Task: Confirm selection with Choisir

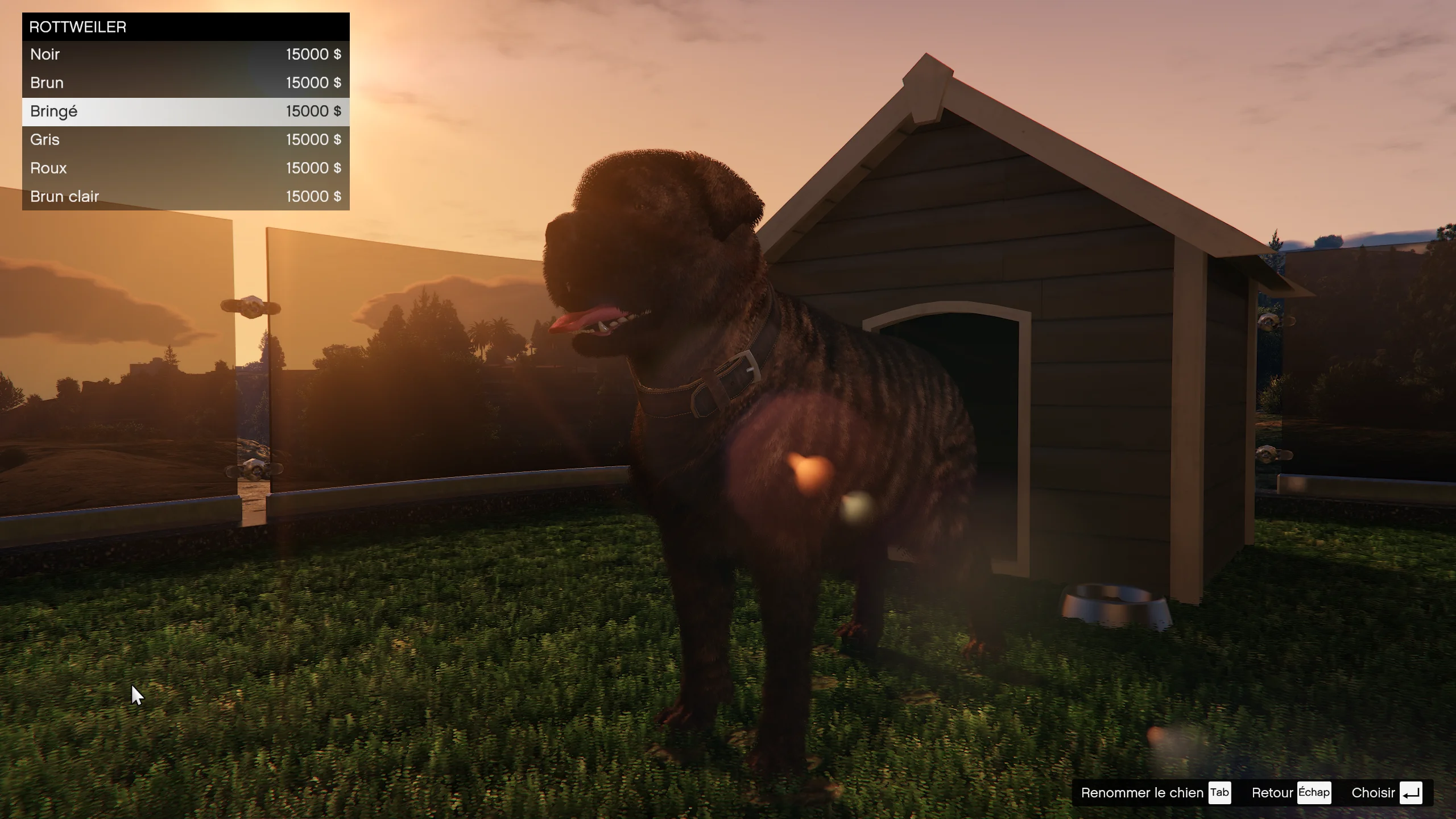Action: coord(1387,793)
